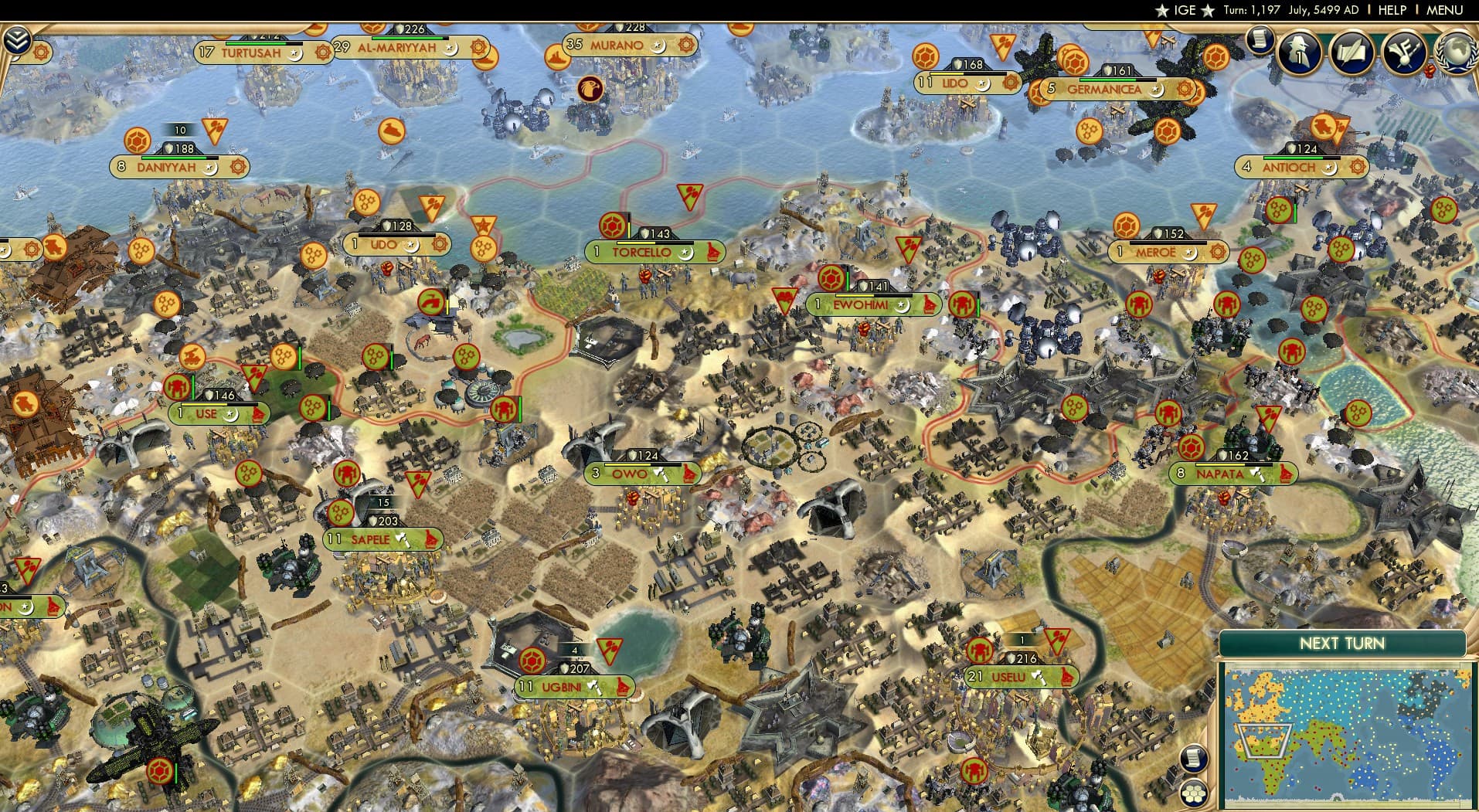This screenshot has height=812, width=1479.
Task: Toggle strategic view with the hex grid icon
Action: pos(1192,792)
